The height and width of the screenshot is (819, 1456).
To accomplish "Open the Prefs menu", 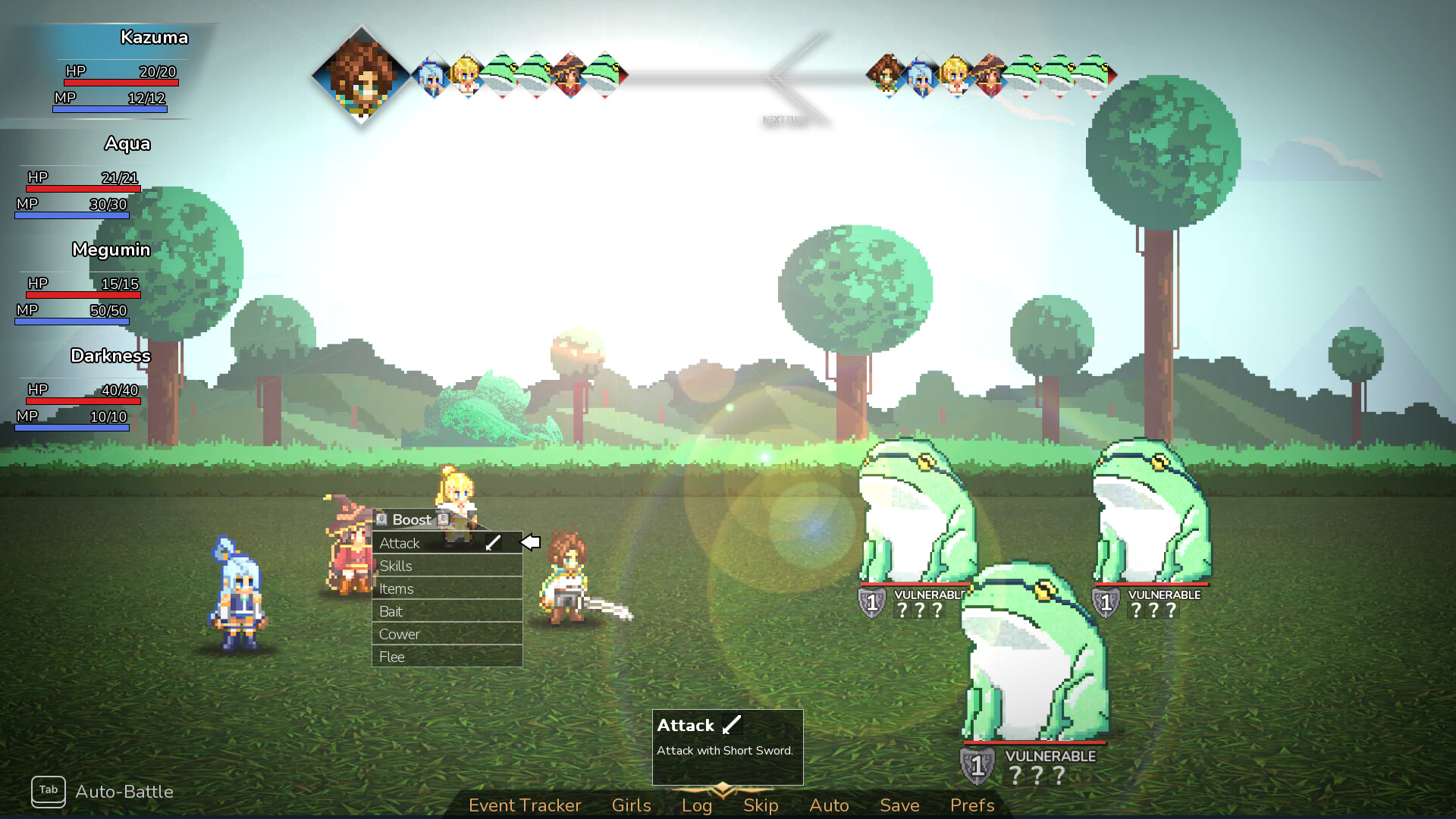I will tap(971, 805).
